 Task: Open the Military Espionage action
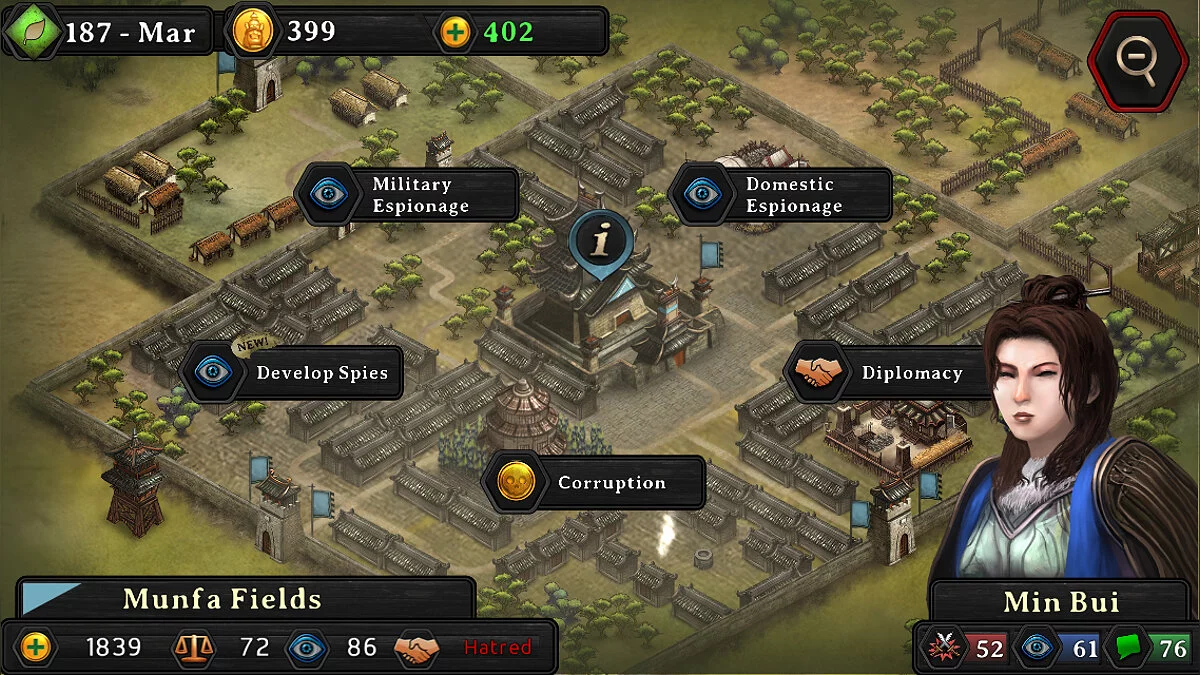point(409,195)
